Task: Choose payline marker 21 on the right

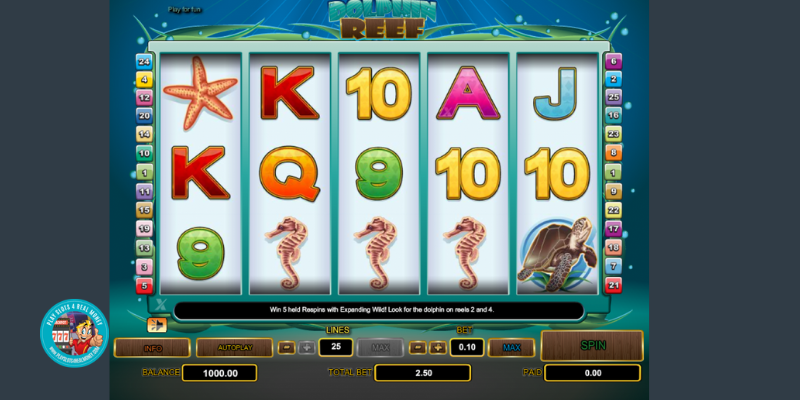Action: tap(613, 286)
